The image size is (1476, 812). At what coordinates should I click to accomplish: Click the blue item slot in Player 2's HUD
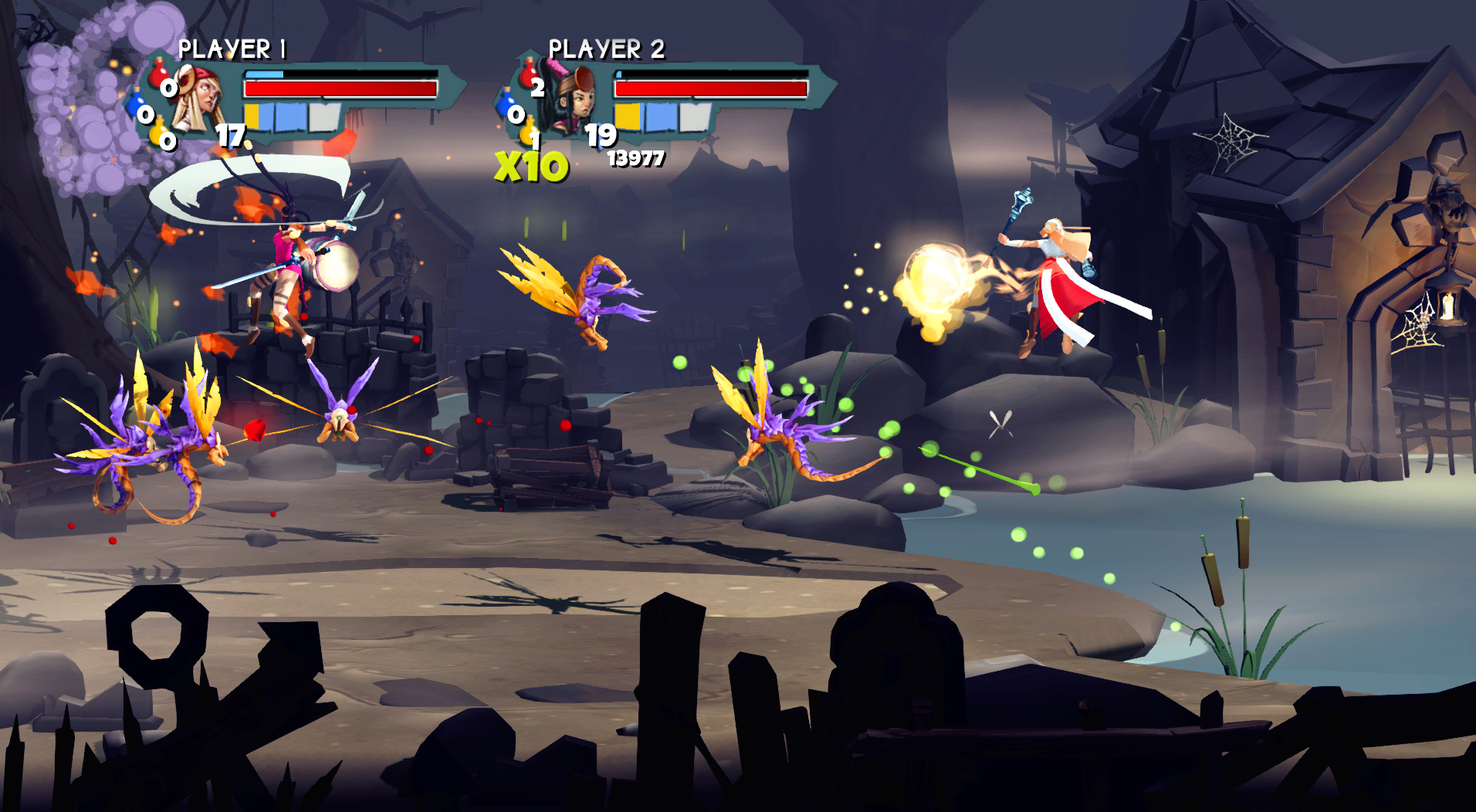(662, 117)
